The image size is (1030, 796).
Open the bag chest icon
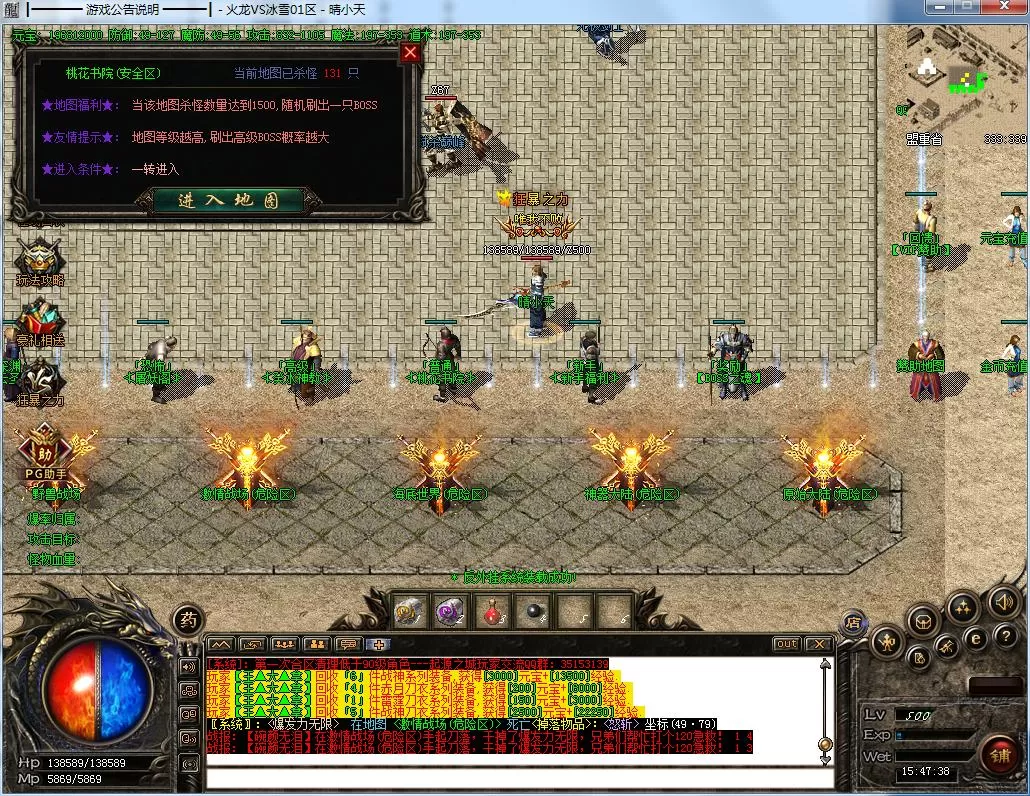click(923, 621)
